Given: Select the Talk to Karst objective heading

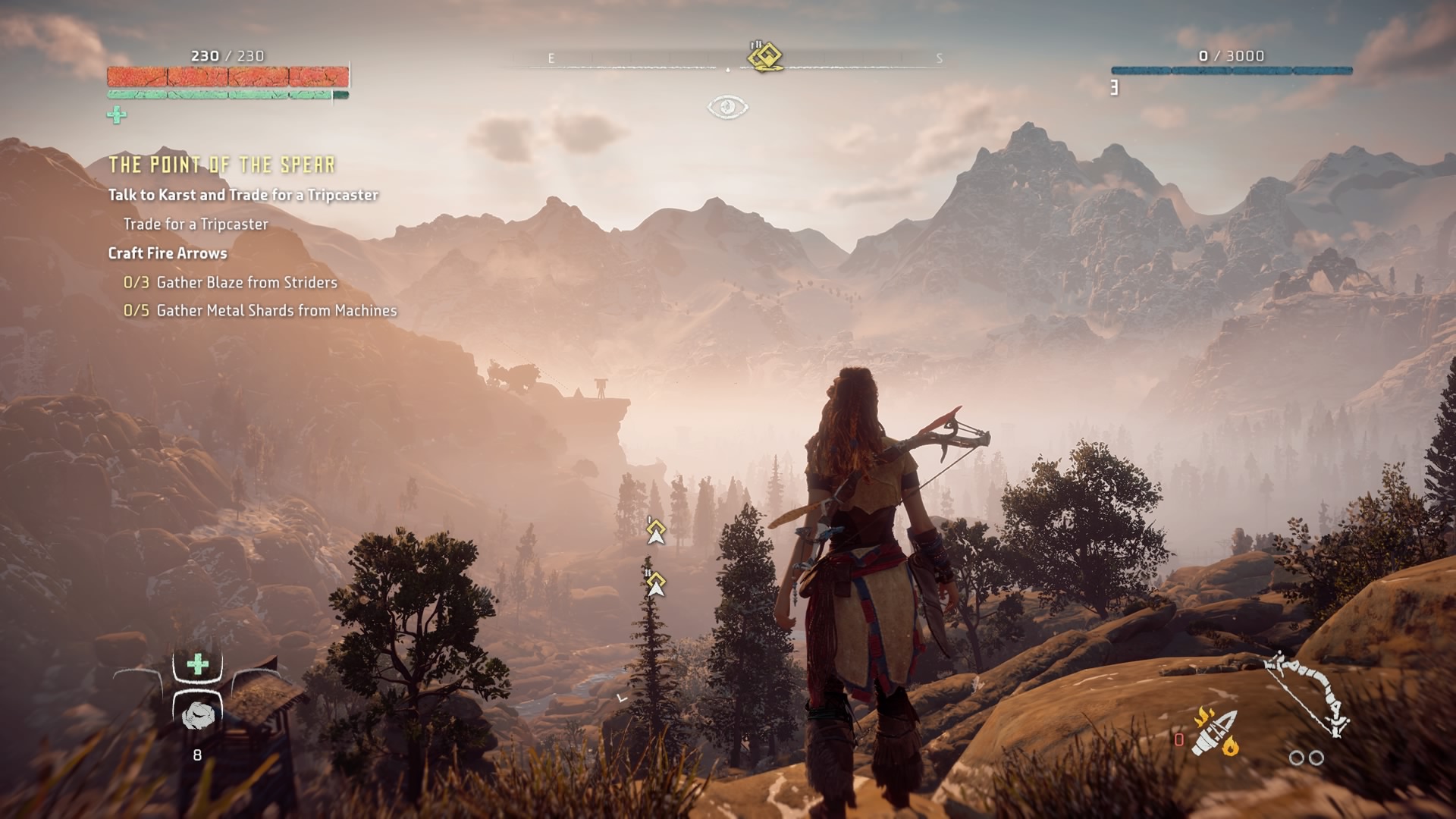Looking at the screenshot, I should coord(243,195).
